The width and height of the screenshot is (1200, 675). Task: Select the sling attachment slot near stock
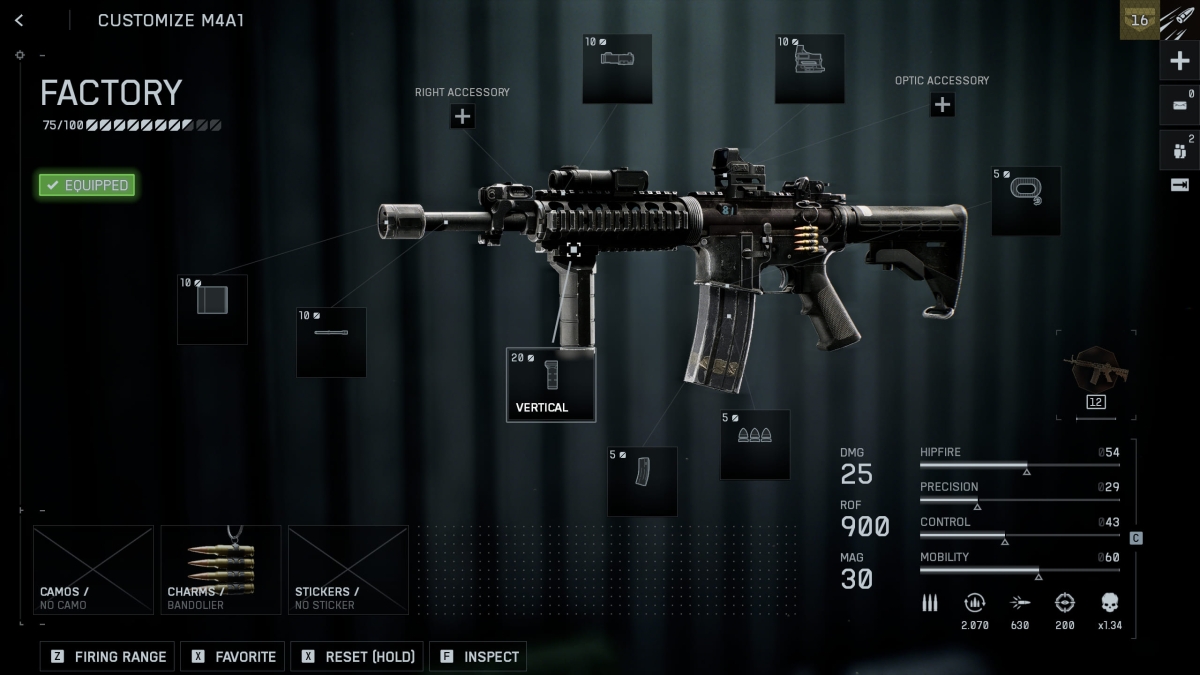[x=1026, y=201]
